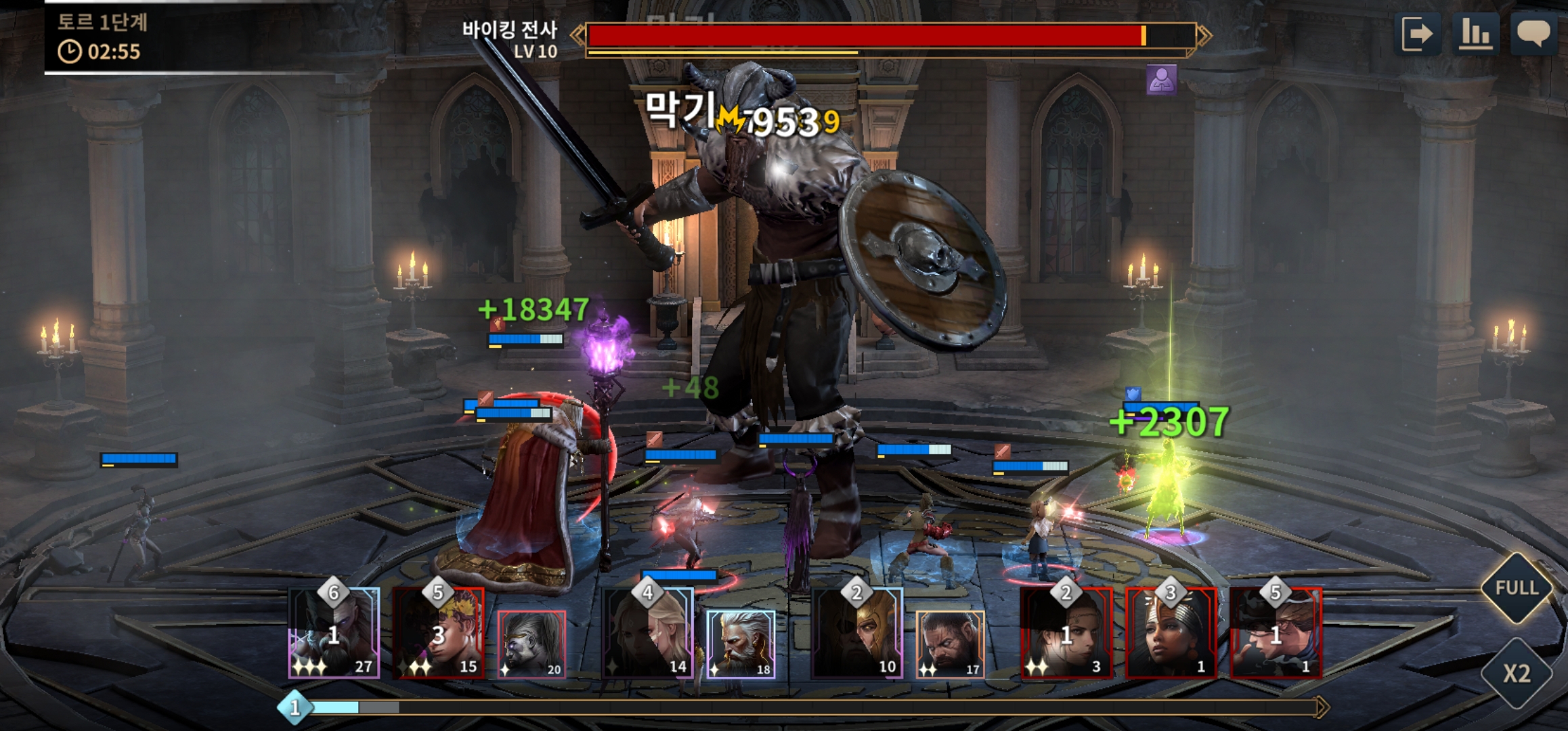This screenshot has width=1568, height=731.
Task: Choose the dark-bearded man portrait numbered 17
Action: click(x=950, y=644)
